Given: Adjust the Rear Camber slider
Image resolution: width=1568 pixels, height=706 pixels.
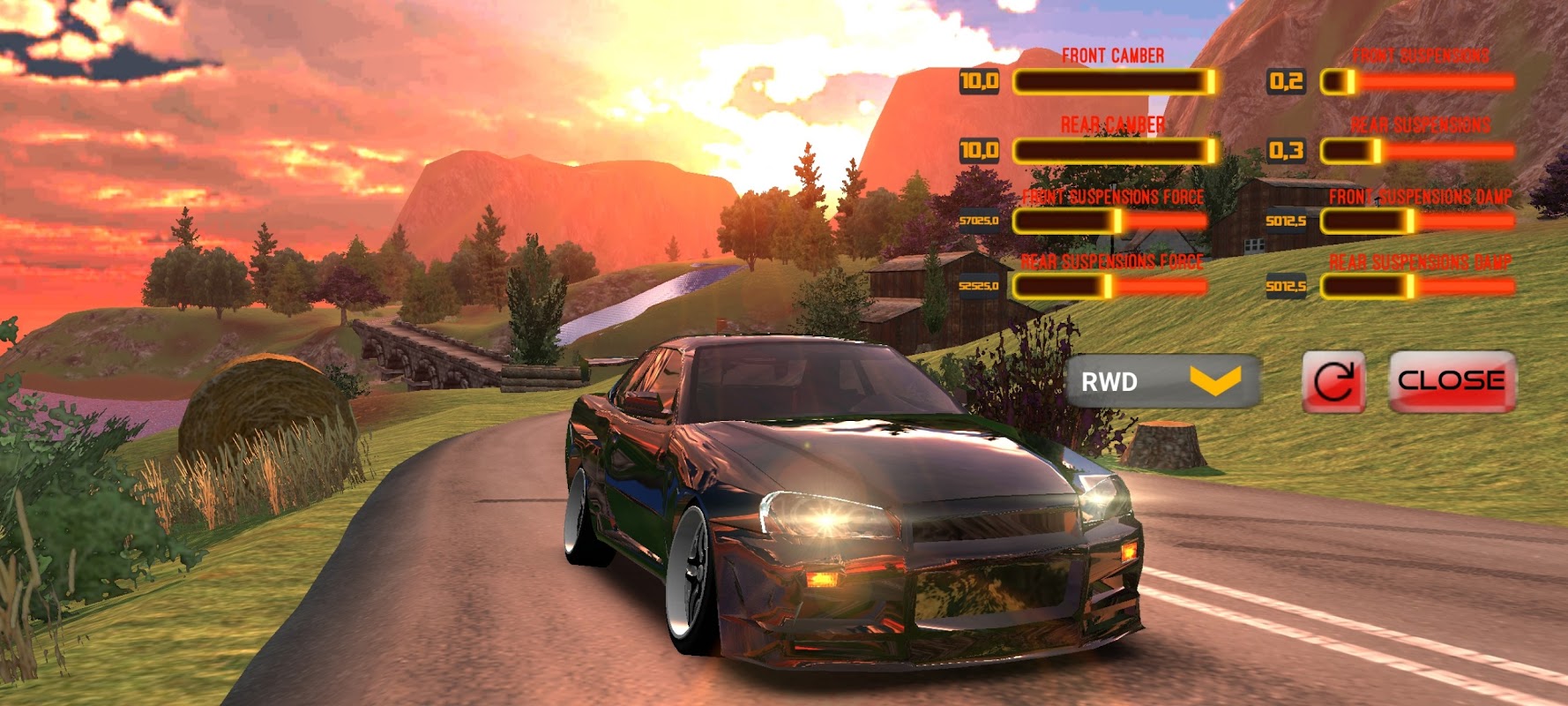Looking at the screenshot, I should pyautogui.click(x=1115, y=151).
